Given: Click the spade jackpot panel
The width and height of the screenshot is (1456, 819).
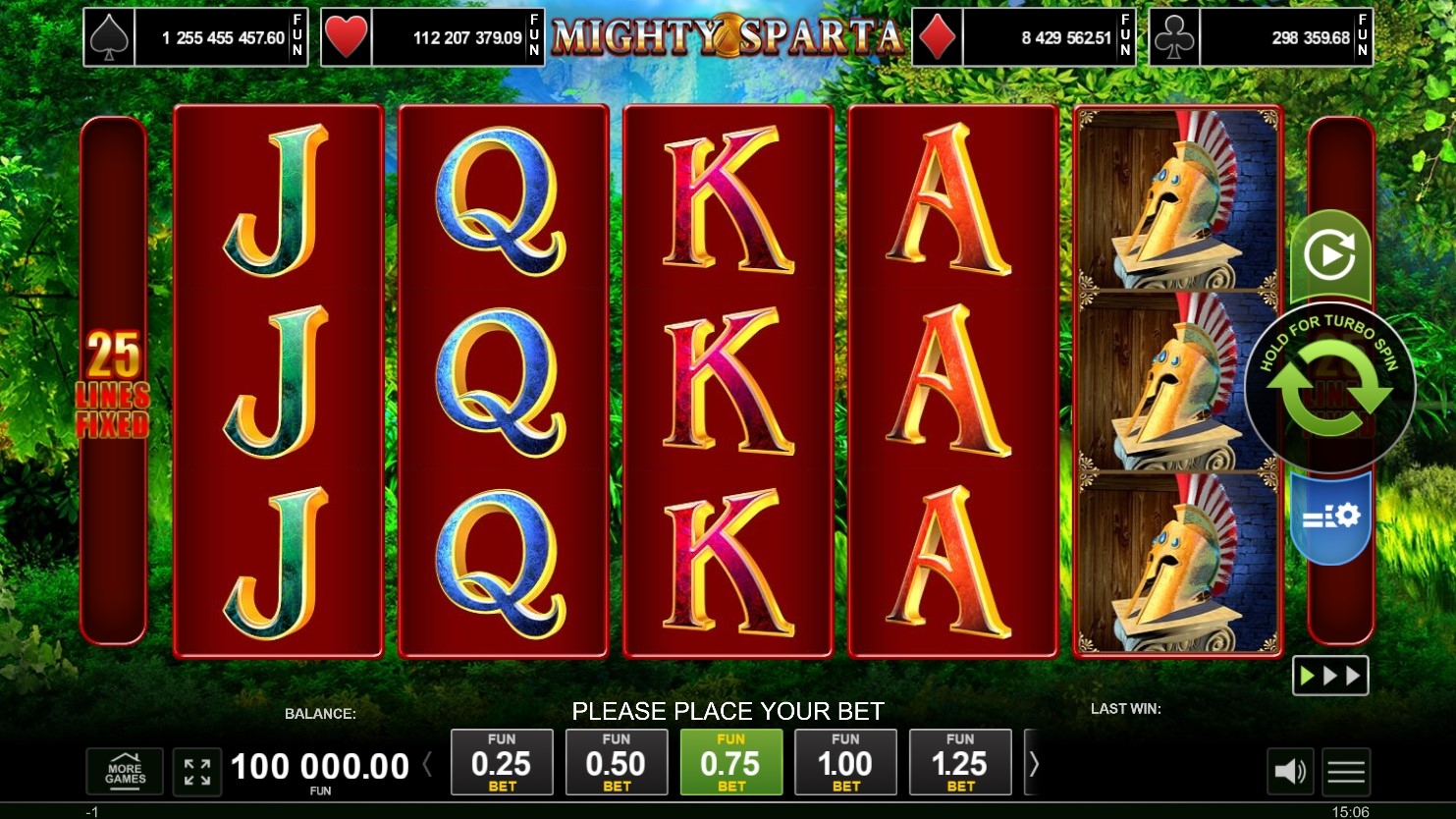Looking at the screenshot, I should 195,37.
